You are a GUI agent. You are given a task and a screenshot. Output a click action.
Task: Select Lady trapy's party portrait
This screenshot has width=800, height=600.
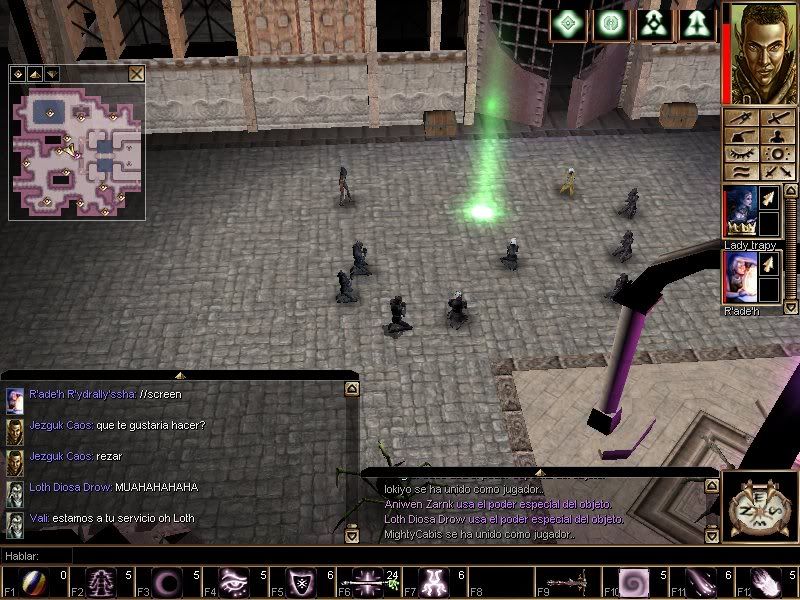pyautogui.click(x=739, y=213)
